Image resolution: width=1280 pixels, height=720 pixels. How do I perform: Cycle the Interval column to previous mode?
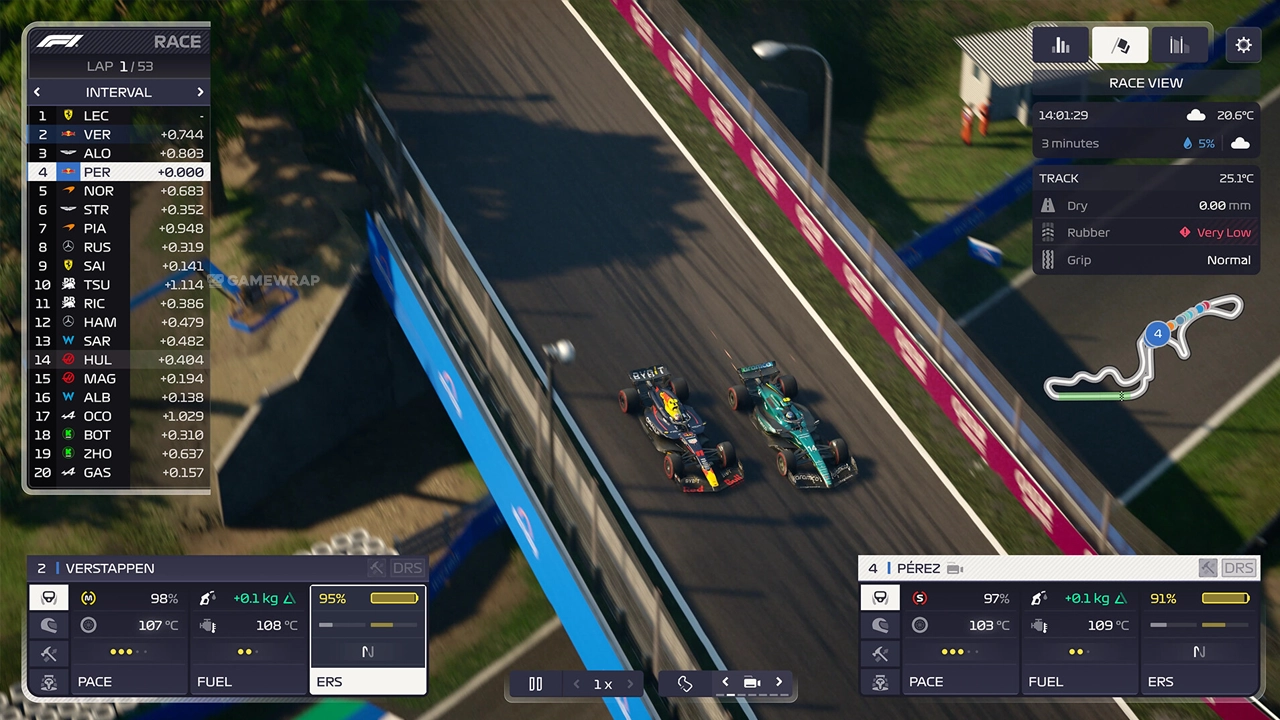click(37, 92)
